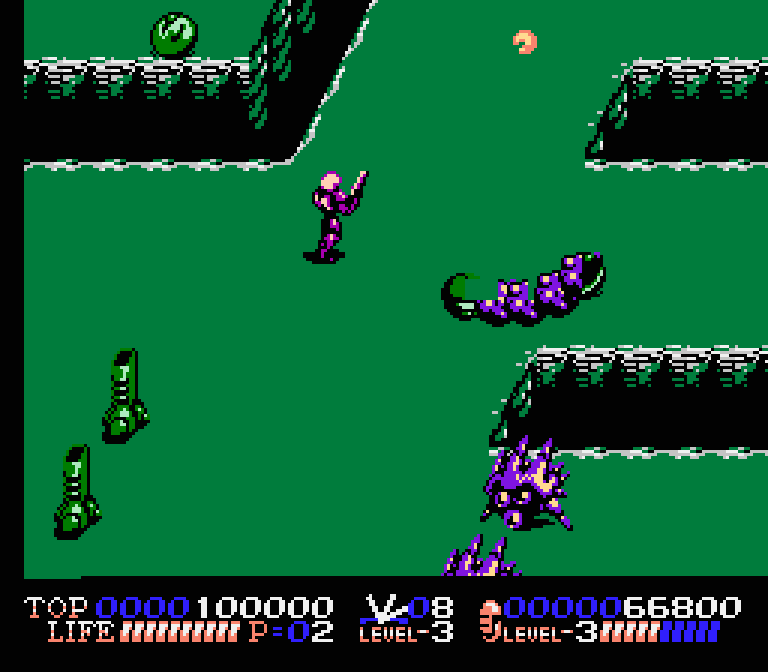Click the orange shrimp-shaped weapon icon

coord(490,620)
